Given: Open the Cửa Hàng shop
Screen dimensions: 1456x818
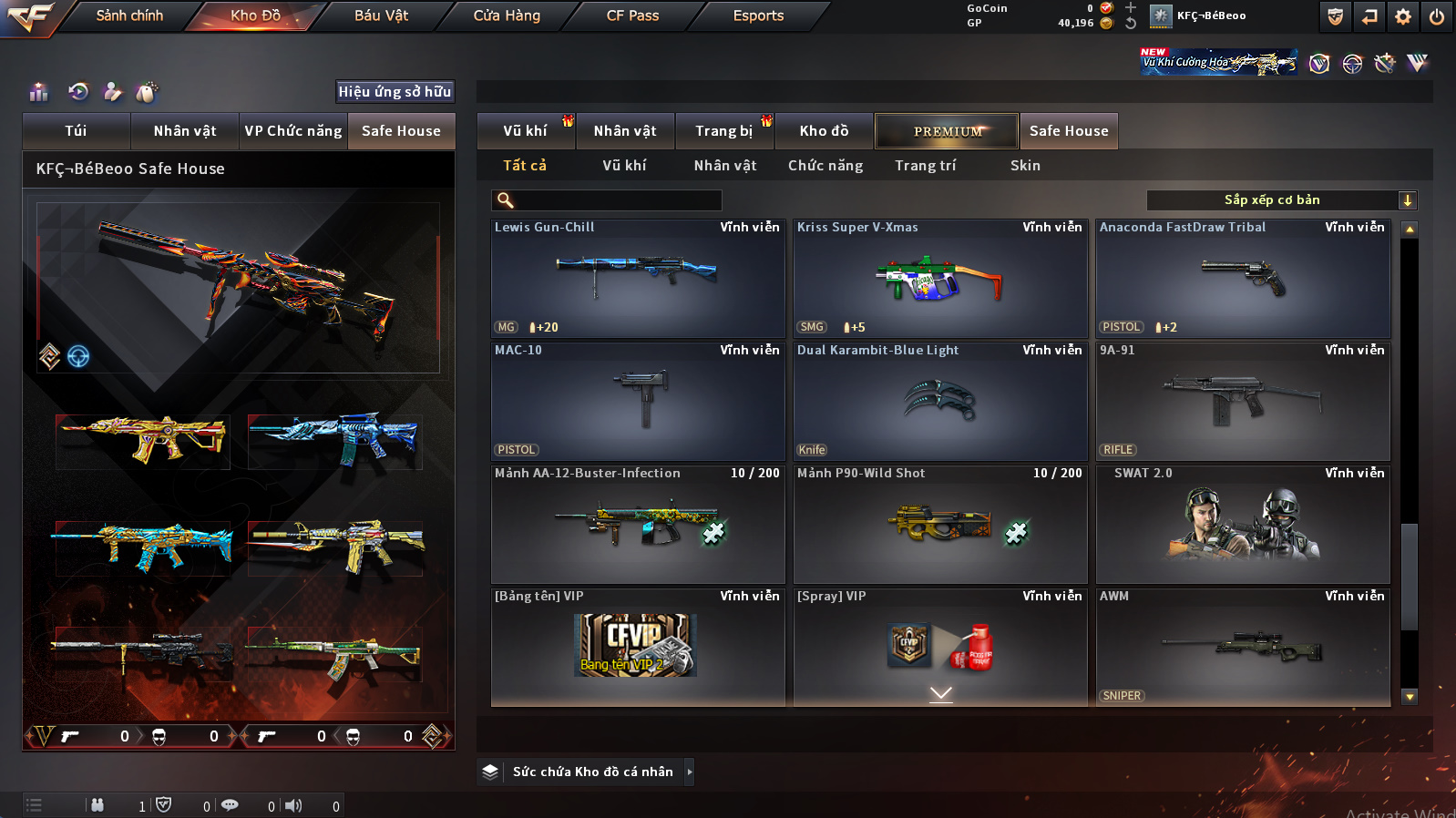Looking at the screenshot, I should pyautogui.click(x=507, y=15).
